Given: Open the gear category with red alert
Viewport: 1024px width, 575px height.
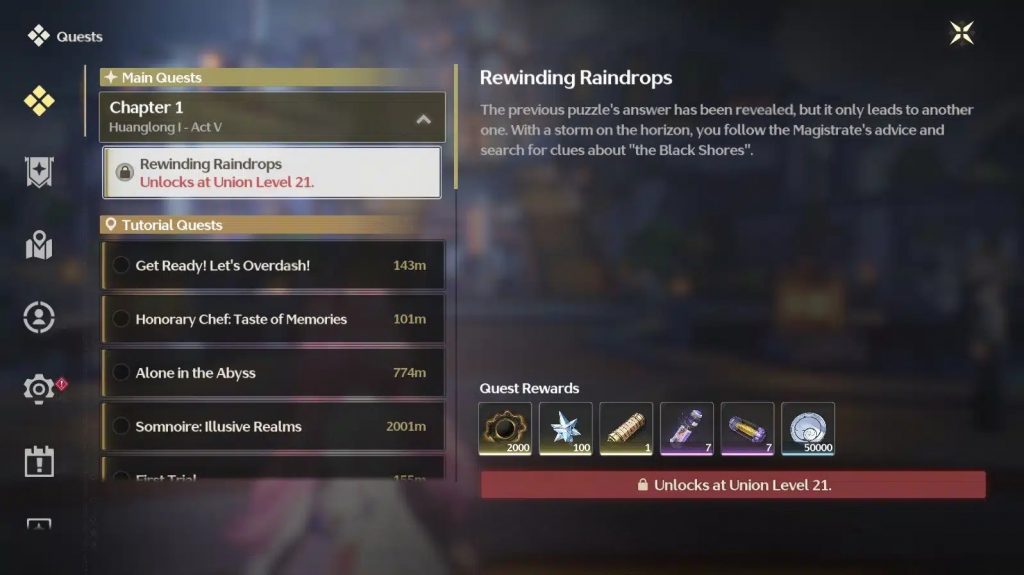Looking at the screenshot, I should 39,389.
